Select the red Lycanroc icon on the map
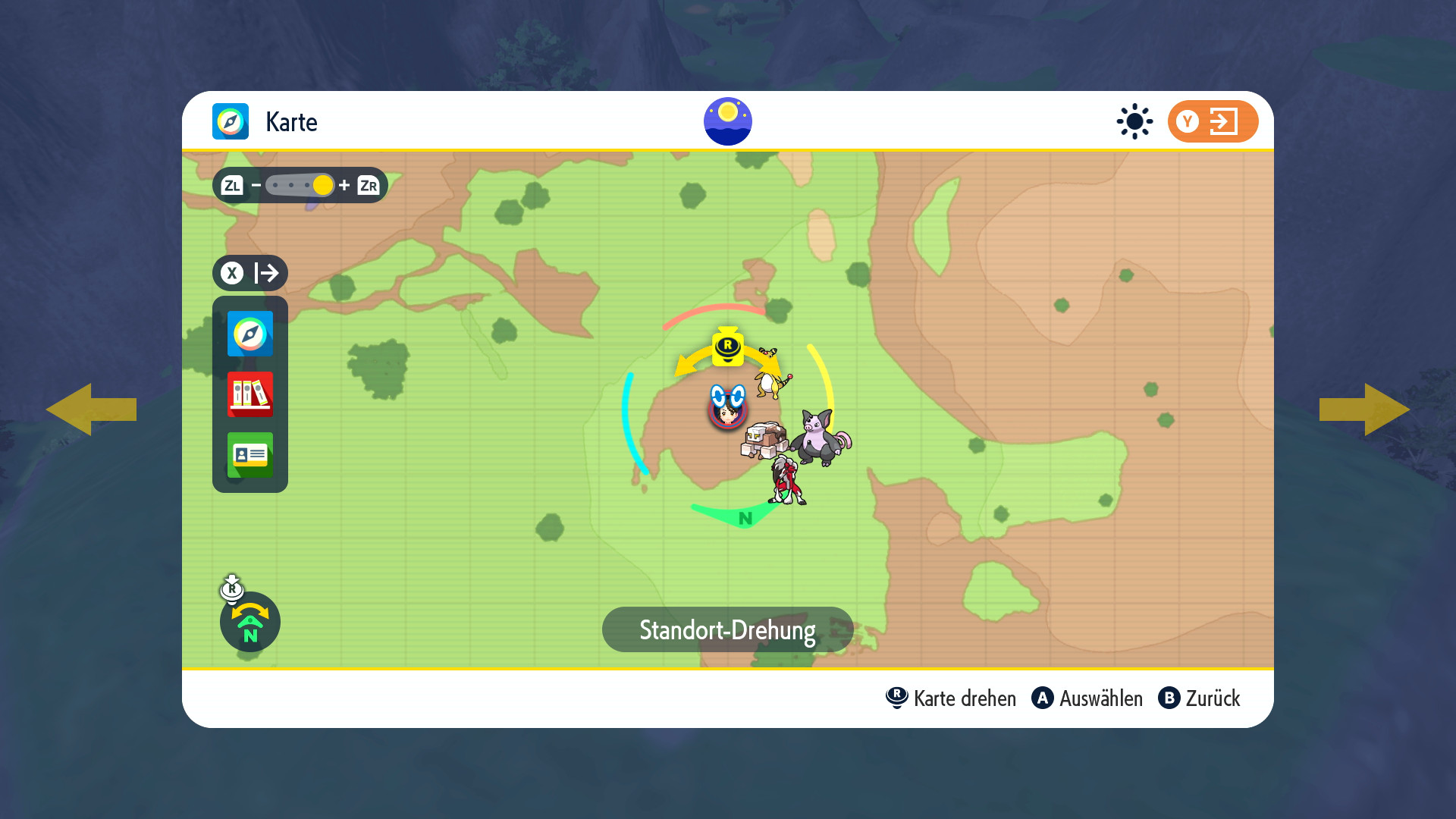1456x819 pixels. [787, 481]
